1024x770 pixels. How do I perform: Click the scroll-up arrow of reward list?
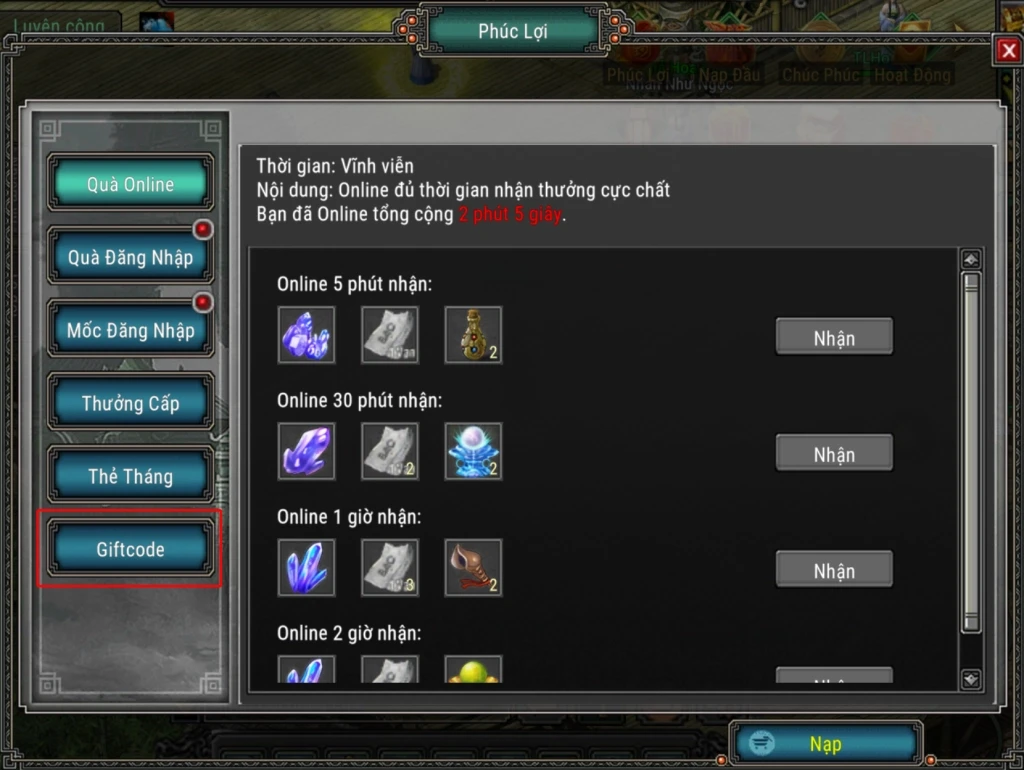click(x=970, y=260)
